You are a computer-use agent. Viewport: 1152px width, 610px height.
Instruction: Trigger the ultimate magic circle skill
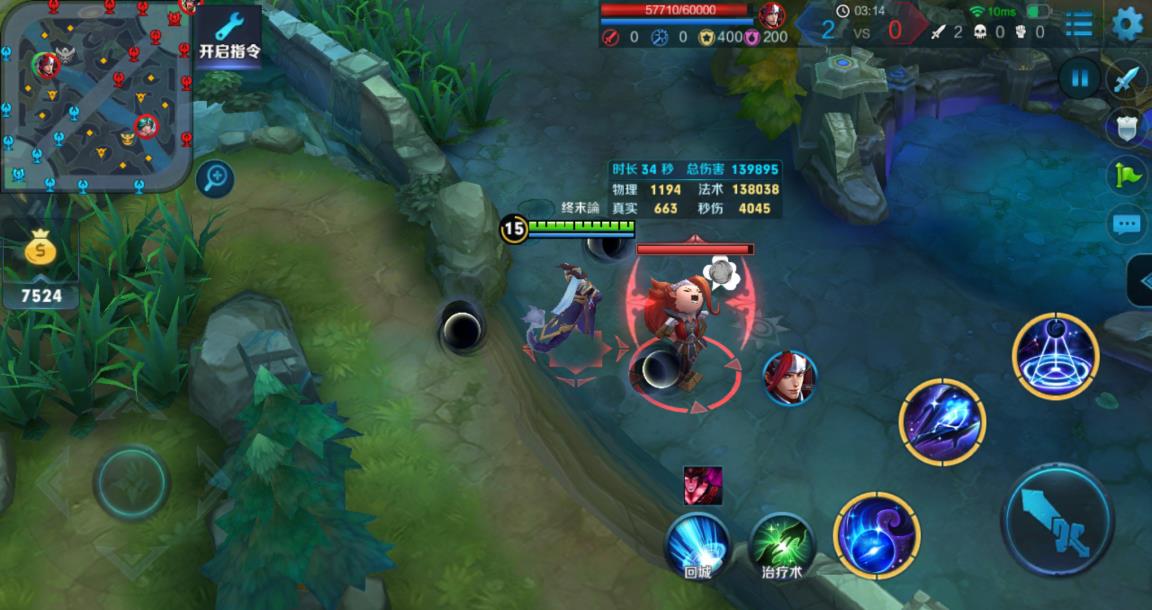(x=1055, y=356)
